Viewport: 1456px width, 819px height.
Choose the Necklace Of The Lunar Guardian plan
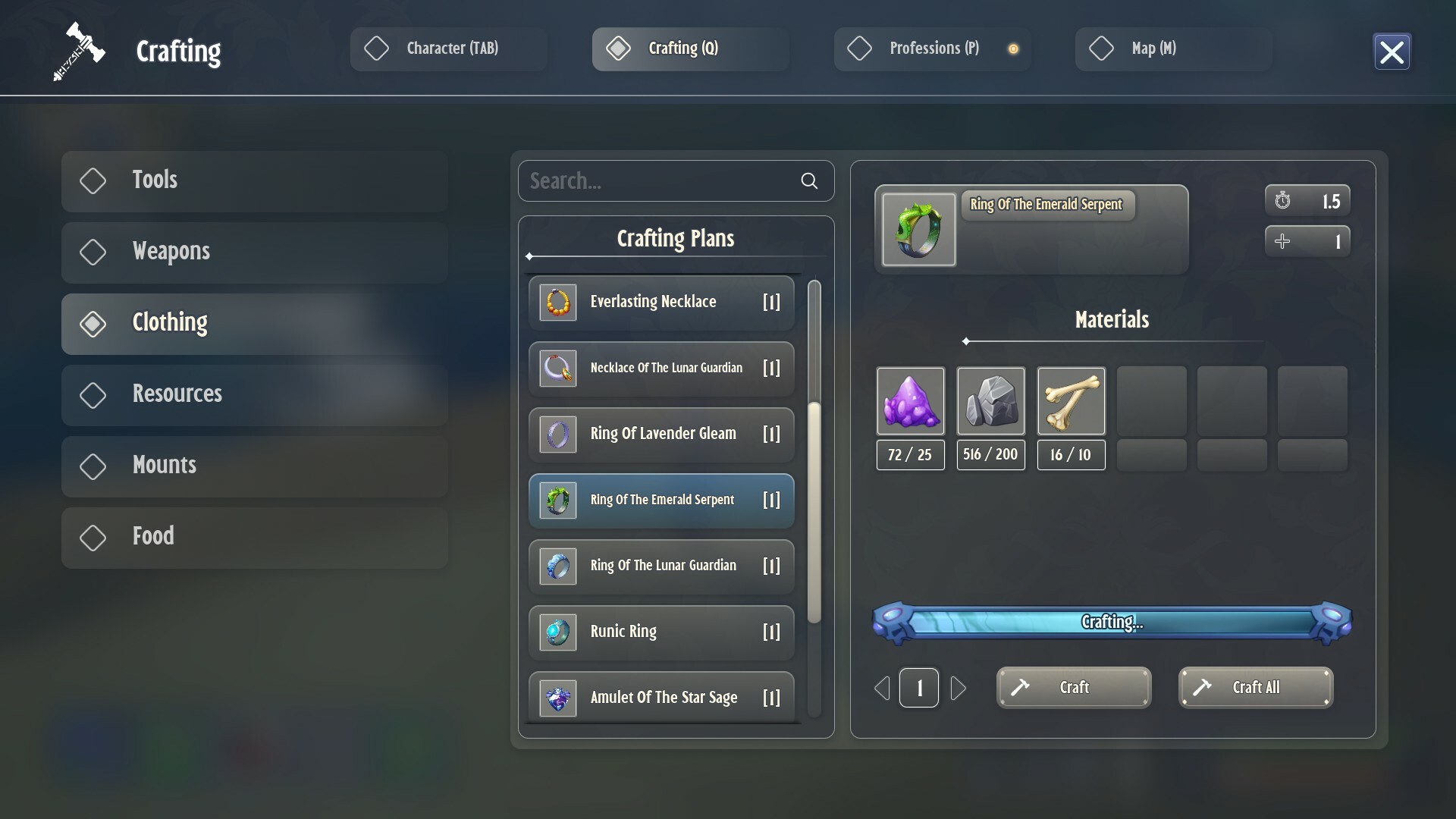(661, 369)
